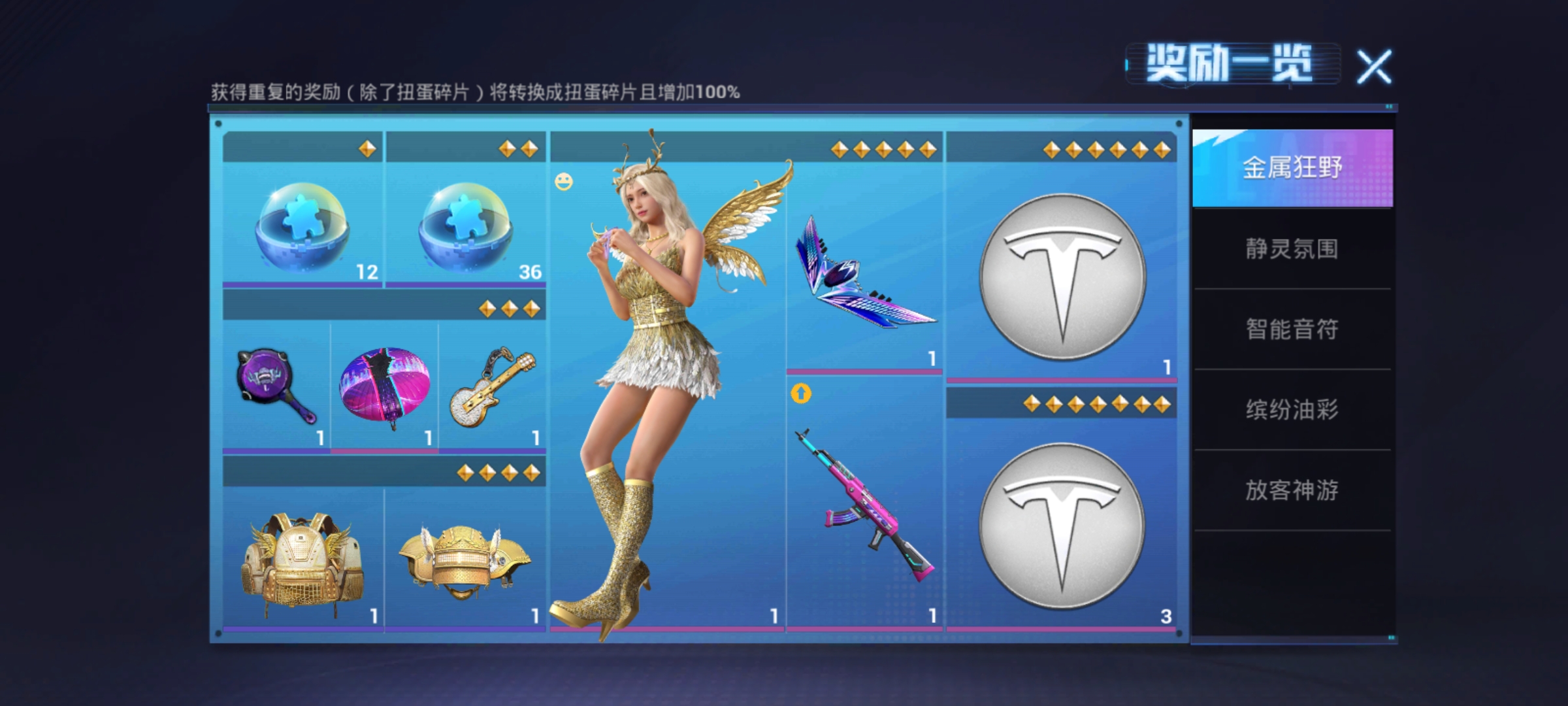This screenshot has height=706, width=1568.
Task: View the golden backpack skin
Action: pos(302,563)
